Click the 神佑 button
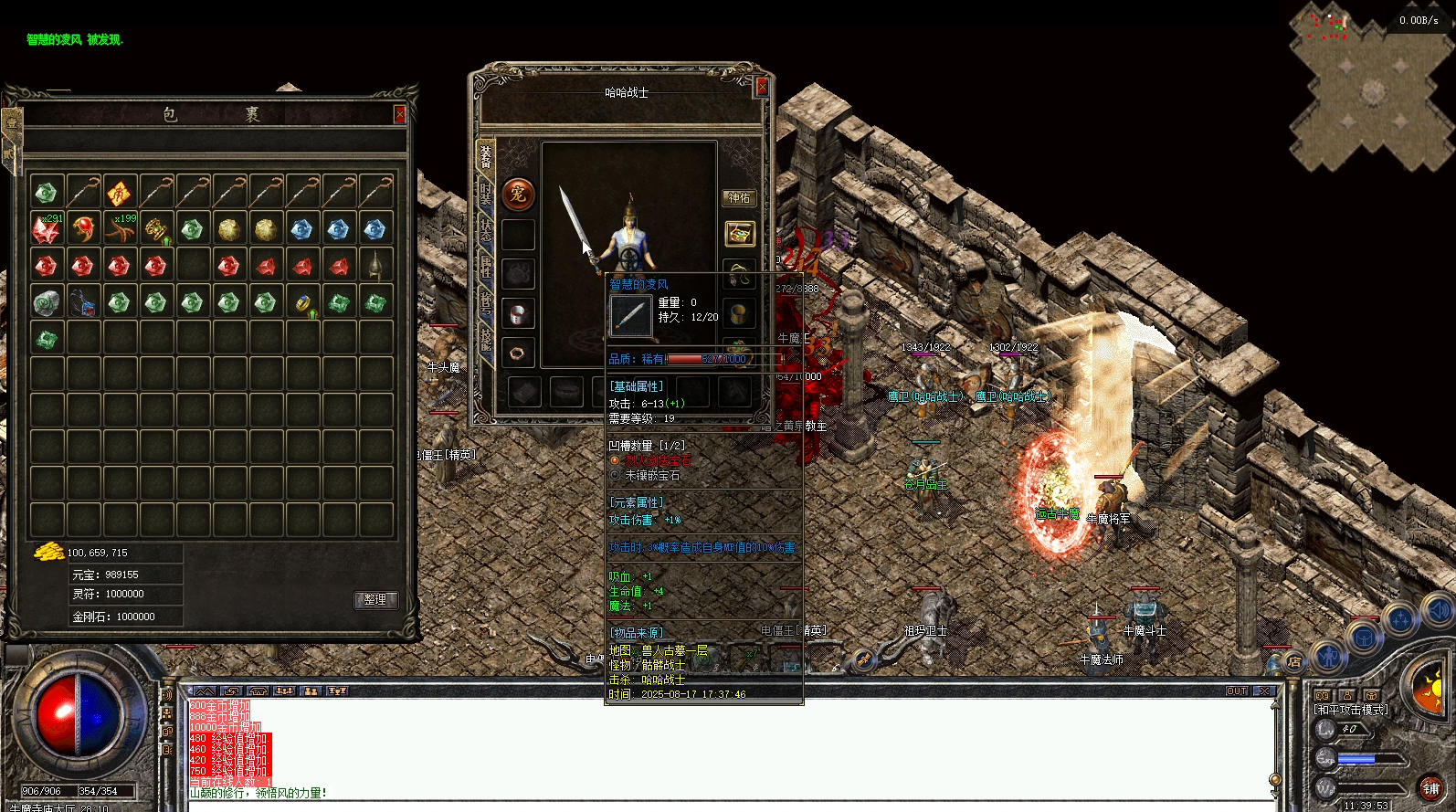 click(739, 197)
